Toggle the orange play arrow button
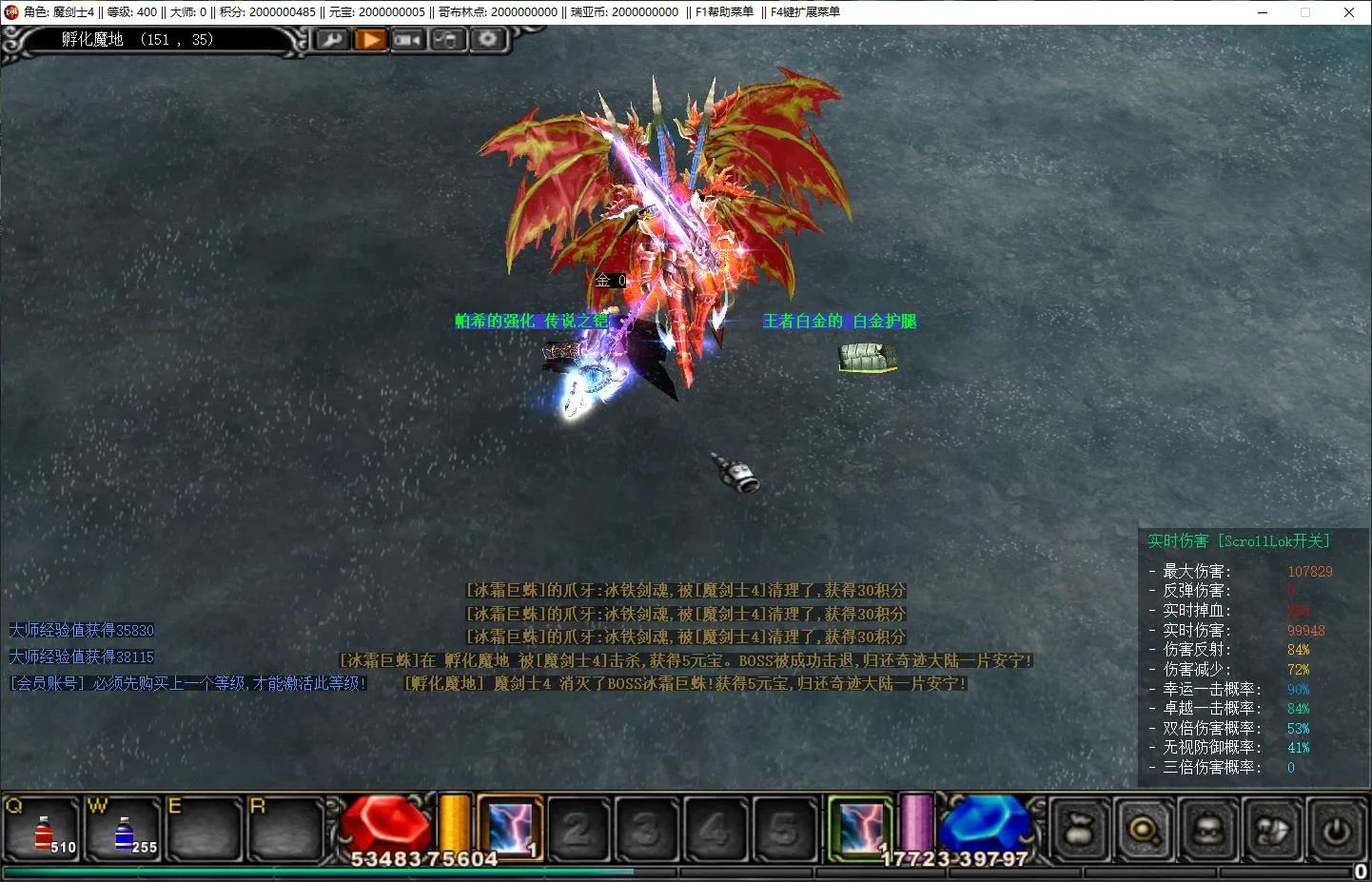The width and height of the screenshot is (1372, 882). (x=370, y=40)
